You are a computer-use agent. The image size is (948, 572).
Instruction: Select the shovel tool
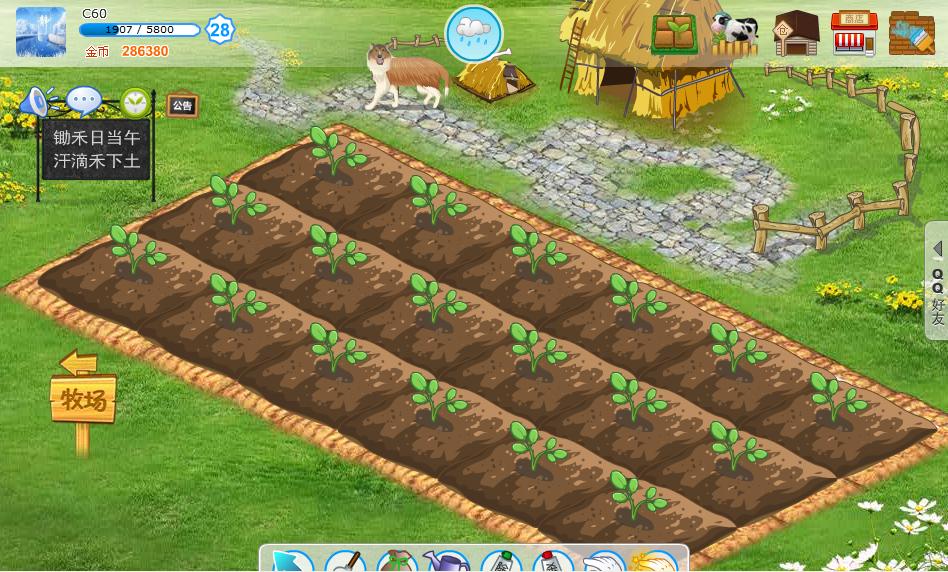[345, 562]
